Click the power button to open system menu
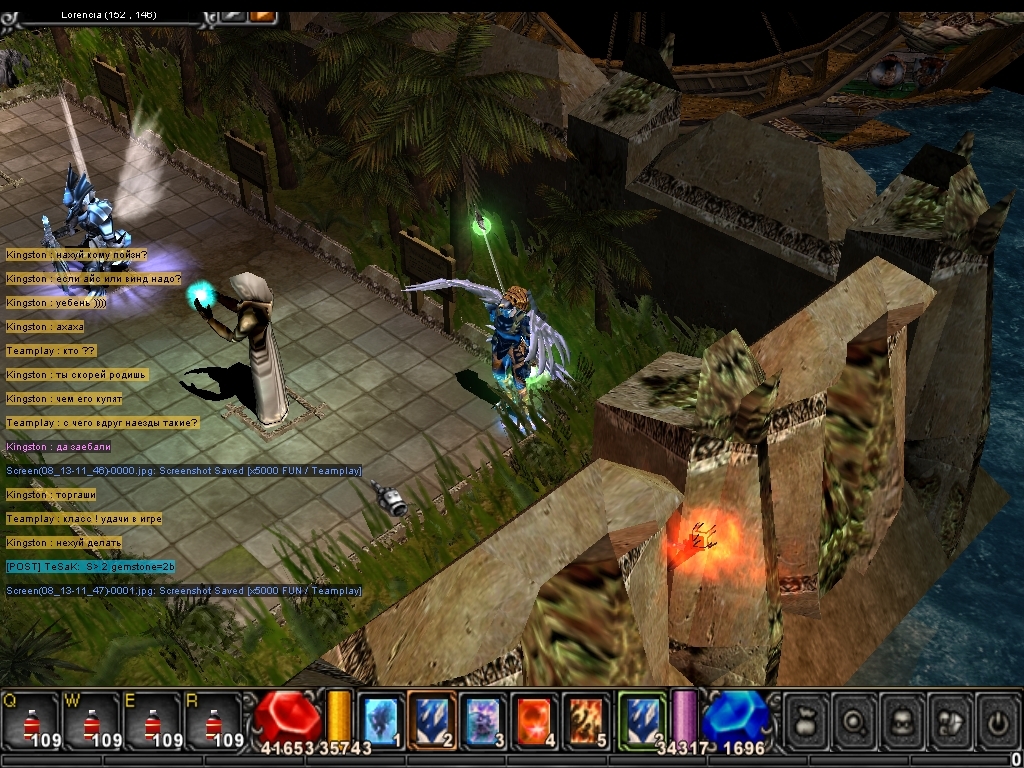 (x=998, y=719)
